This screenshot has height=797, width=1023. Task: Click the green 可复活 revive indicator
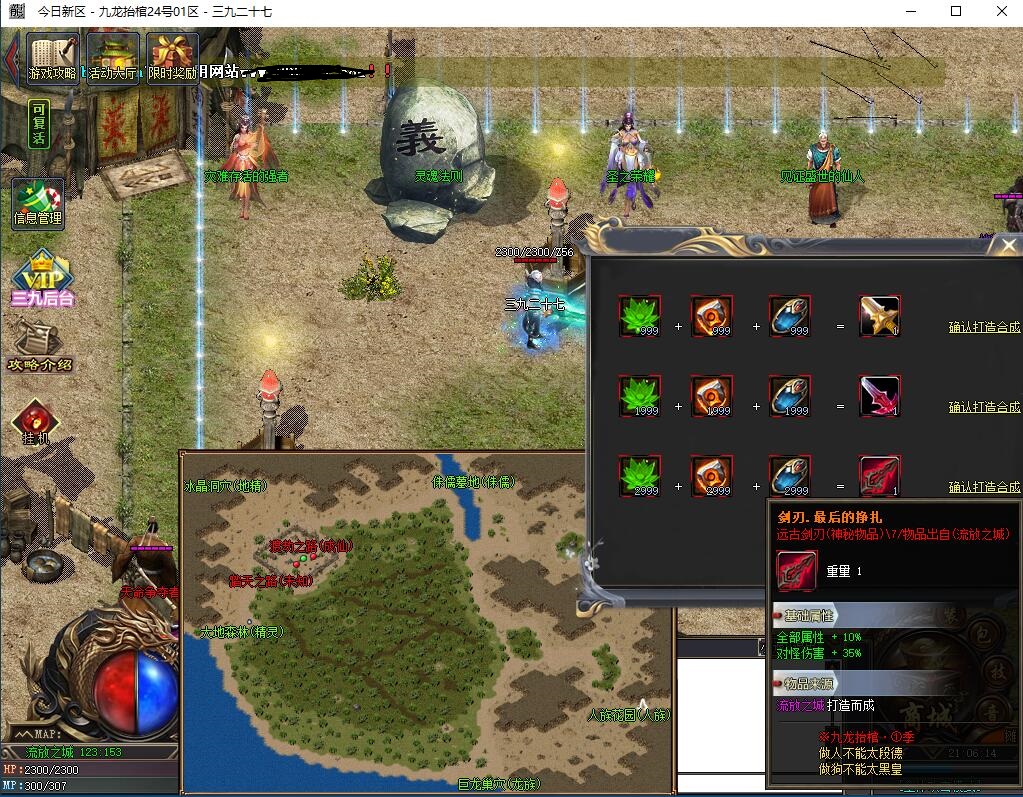click(x=38, y=124)
